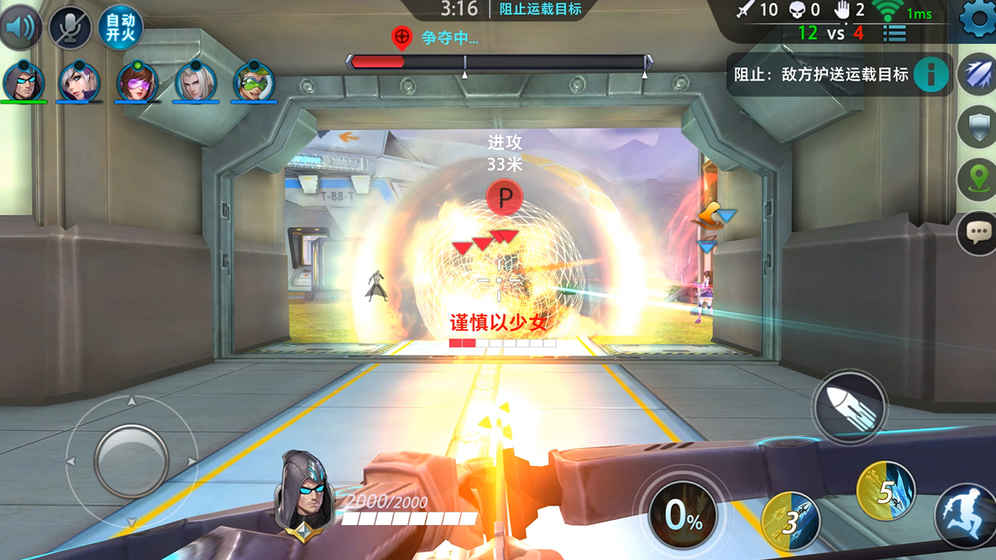Open the settings gear
The width and height of the screenshot is (996, 560).
click(976, 19)
